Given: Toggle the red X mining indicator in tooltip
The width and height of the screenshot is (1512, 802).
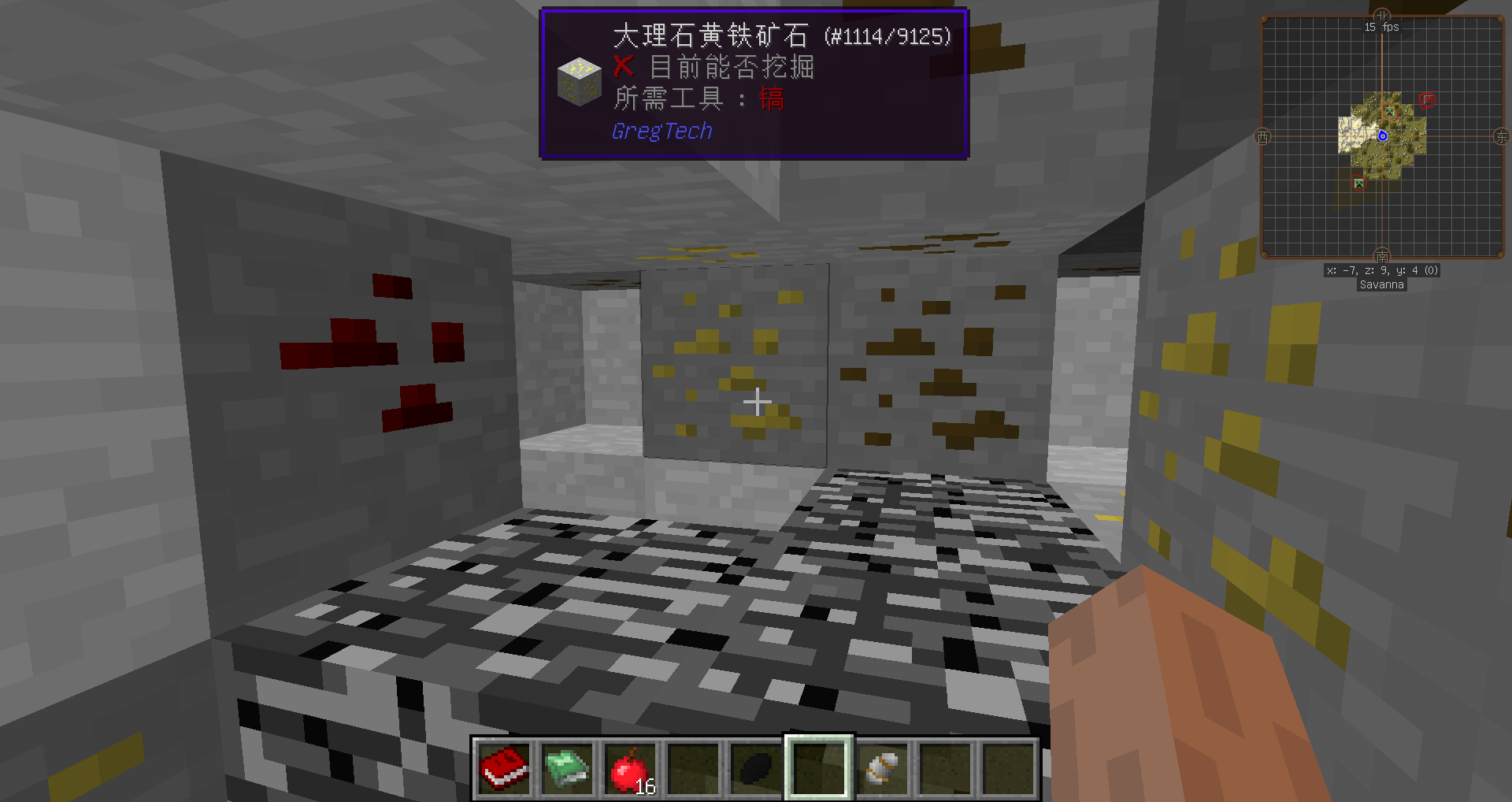Looking at the screenshot, I should (x=622, y=68).
